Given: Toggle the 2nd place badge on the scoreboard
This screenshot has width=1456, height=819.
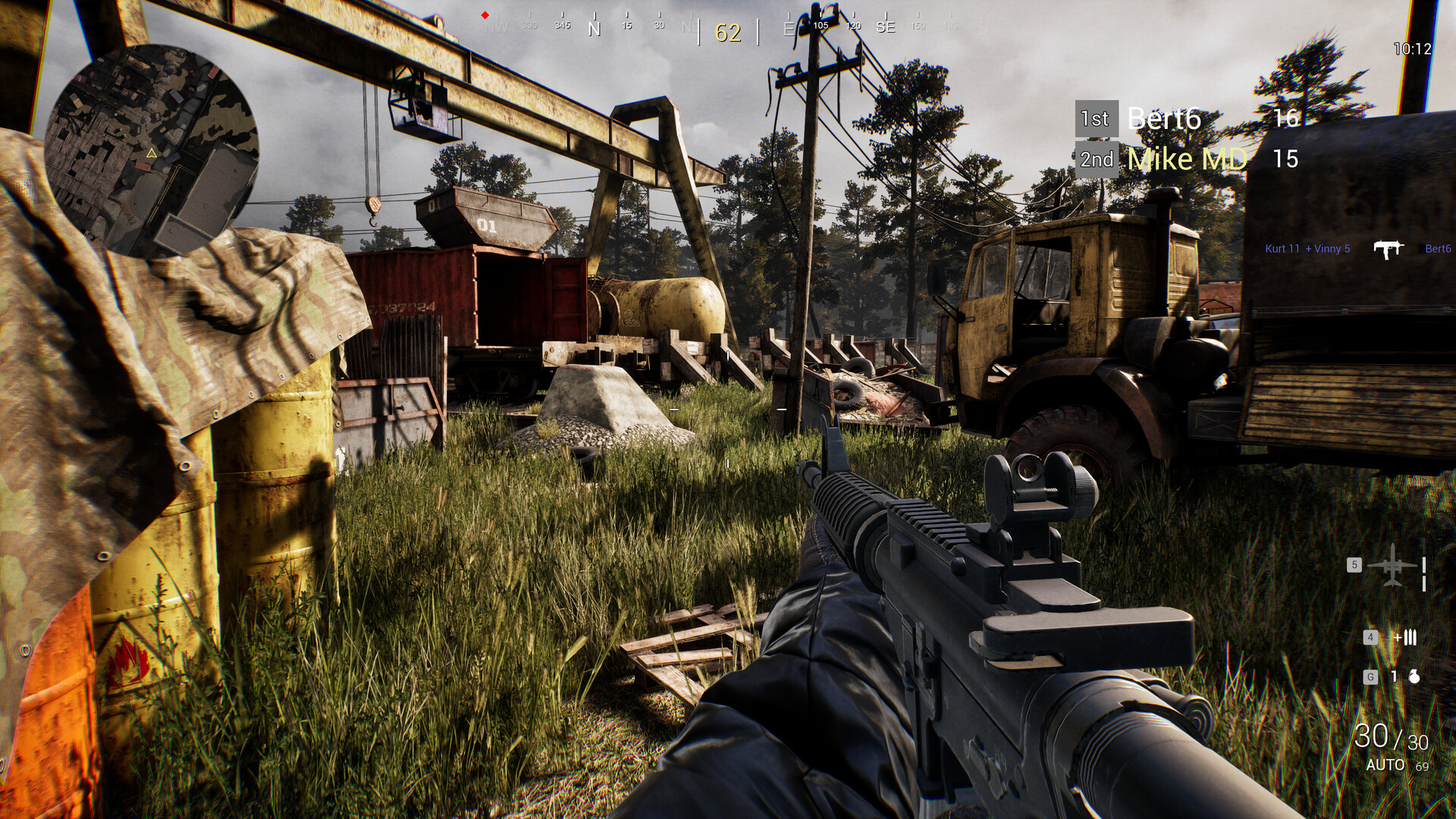Looking at the screenshot, I should pos(1097,160).
